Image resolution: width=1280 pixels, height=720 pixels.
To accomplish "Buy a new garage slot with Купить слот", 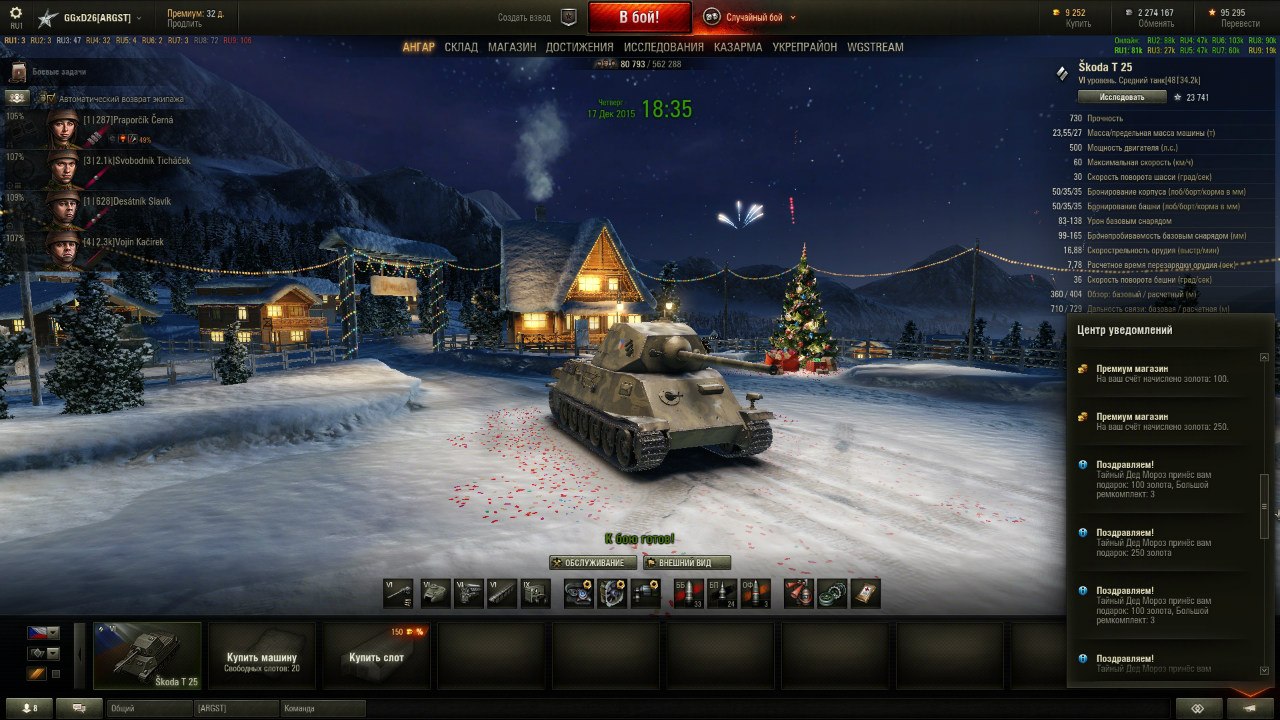I will [376, 655].
